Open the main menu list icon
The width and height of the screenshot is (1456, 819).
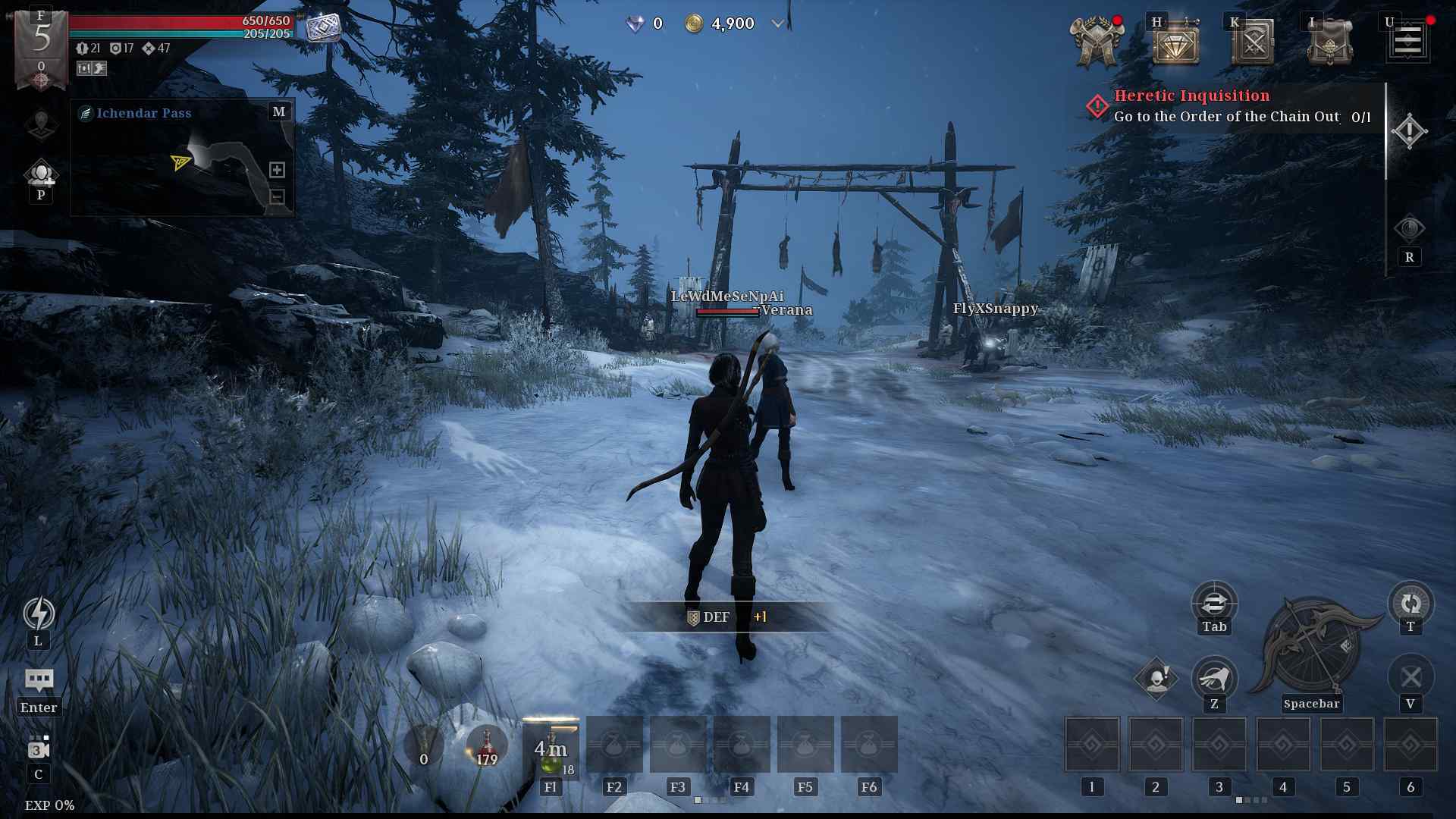[x=1408, y=40]
